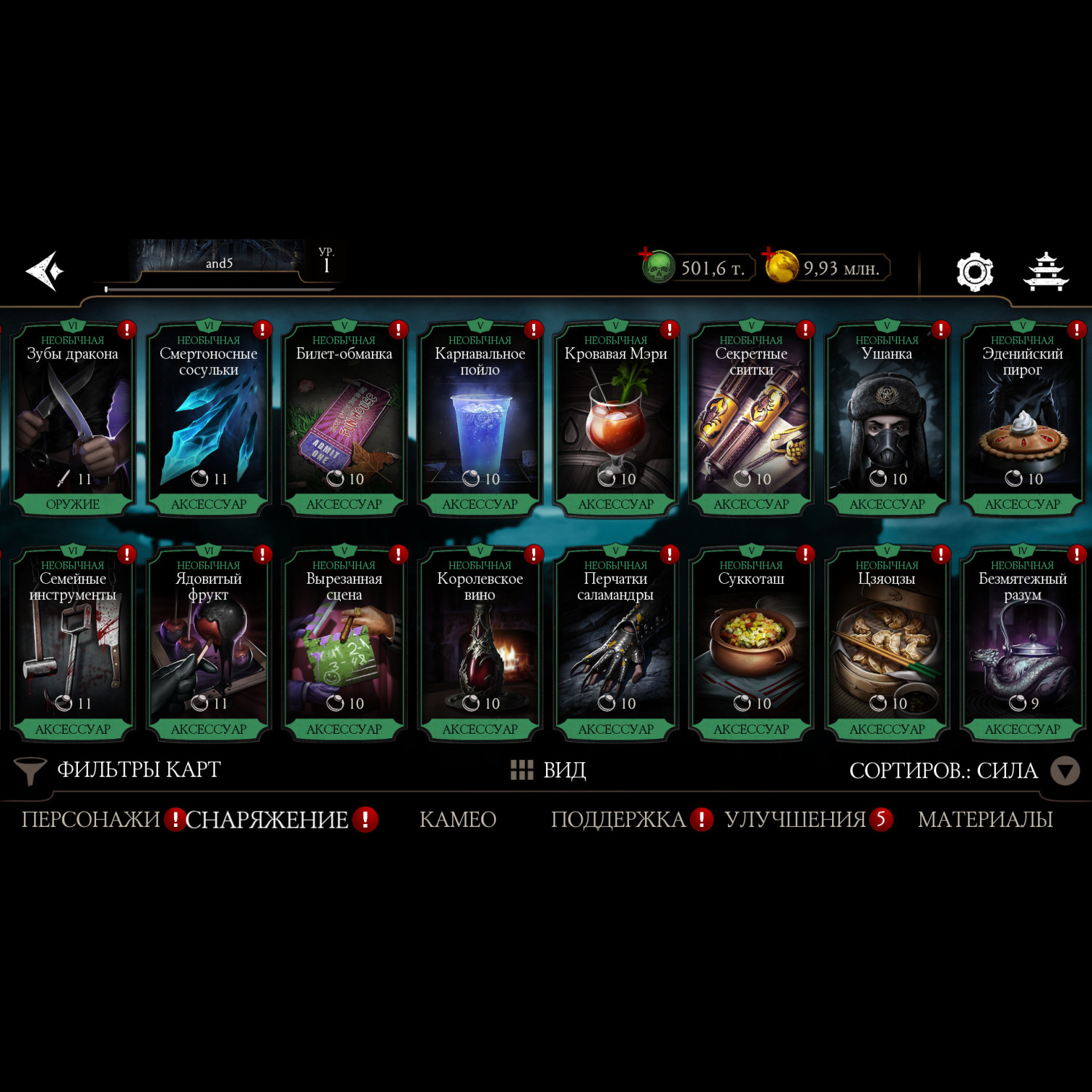Viewport: 1092px width, 1092px height.
Task: Add more gold koins via coin icon
Action: [x=780, y=266]
